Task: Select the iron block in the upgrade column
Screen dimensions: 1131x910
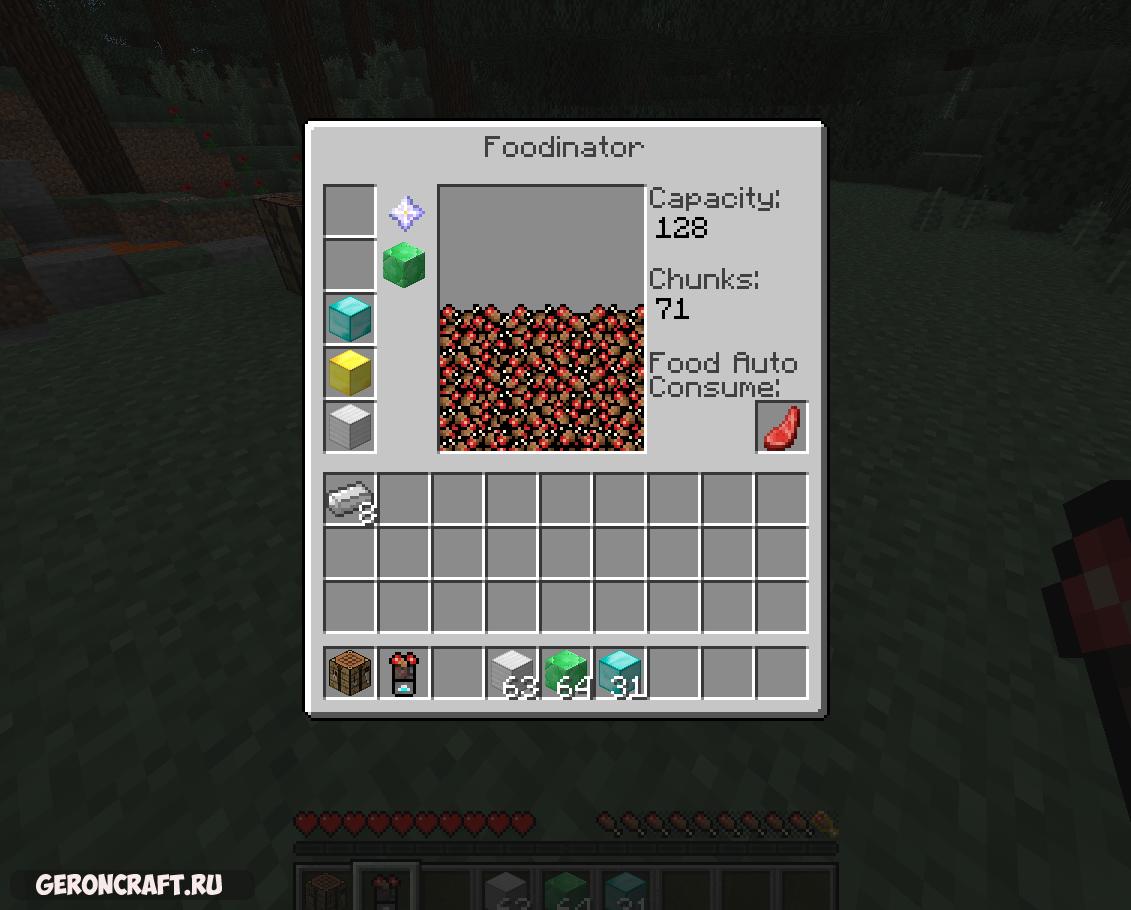Action: [350, 427]
